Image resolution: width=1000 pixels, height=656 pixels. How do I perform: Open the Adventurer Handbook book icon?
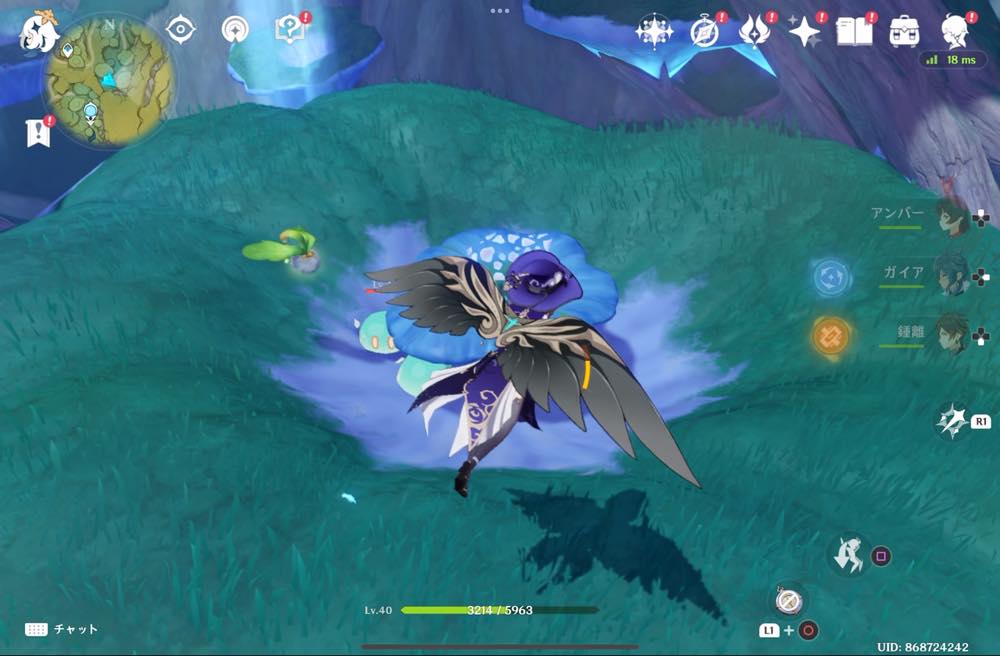[854, 31]
